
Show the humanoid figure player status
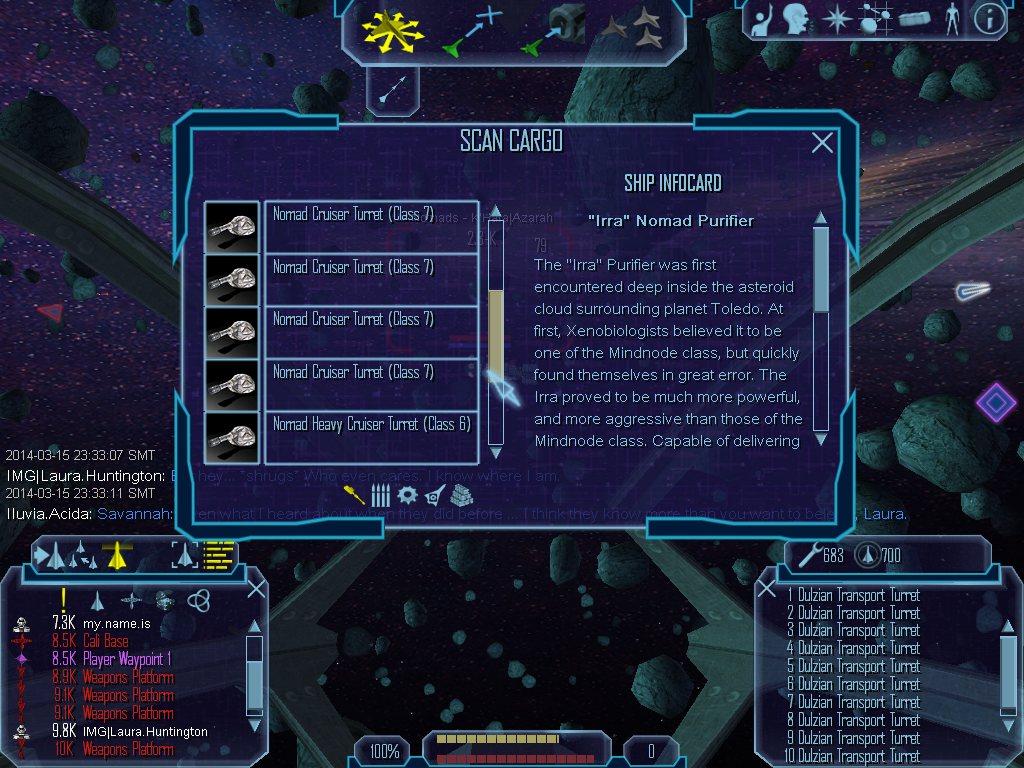(x=951, y=19)
